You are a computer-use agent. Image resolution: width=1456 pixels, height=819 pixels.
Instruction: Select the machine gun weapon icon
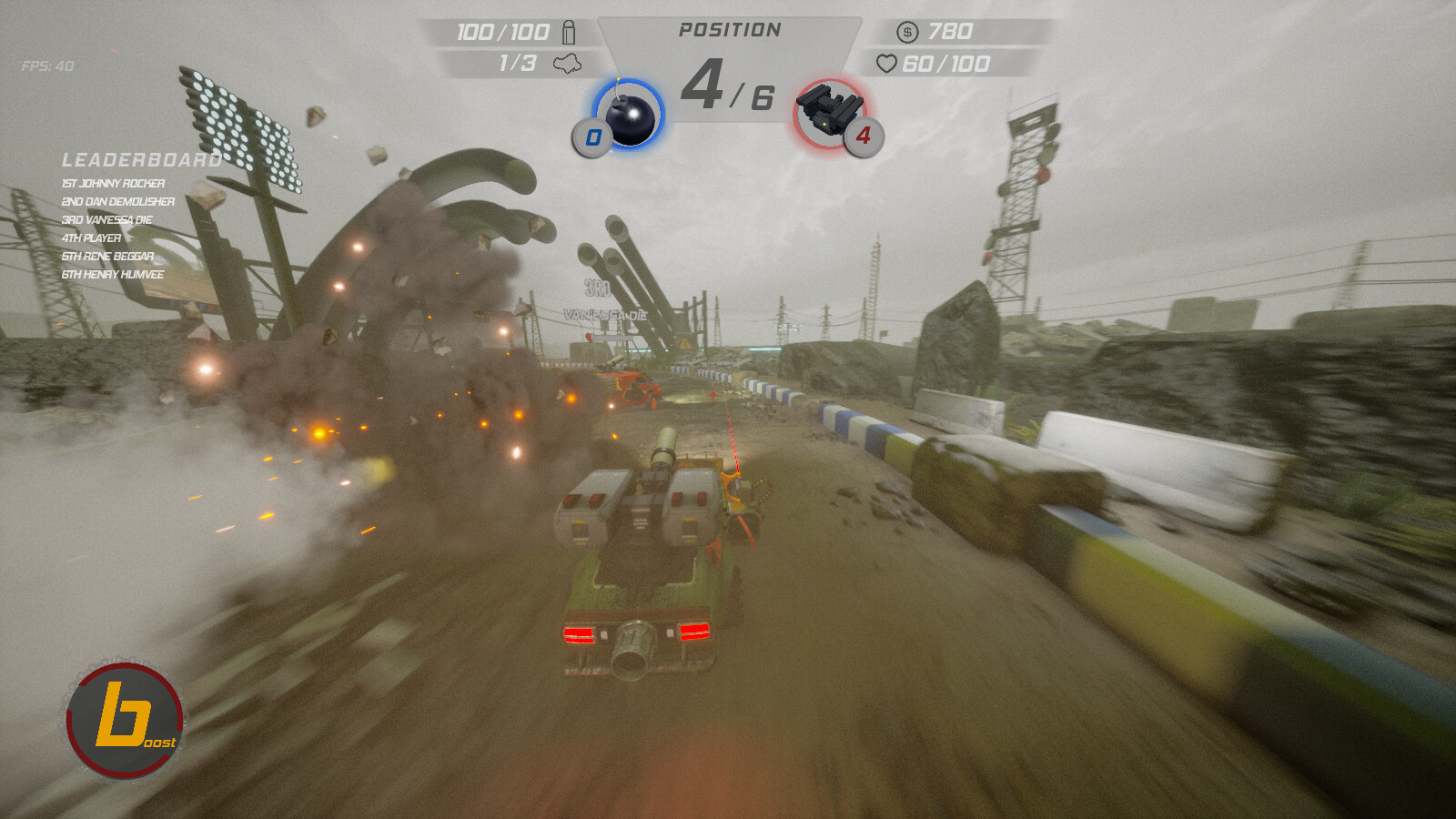(828, 111)
